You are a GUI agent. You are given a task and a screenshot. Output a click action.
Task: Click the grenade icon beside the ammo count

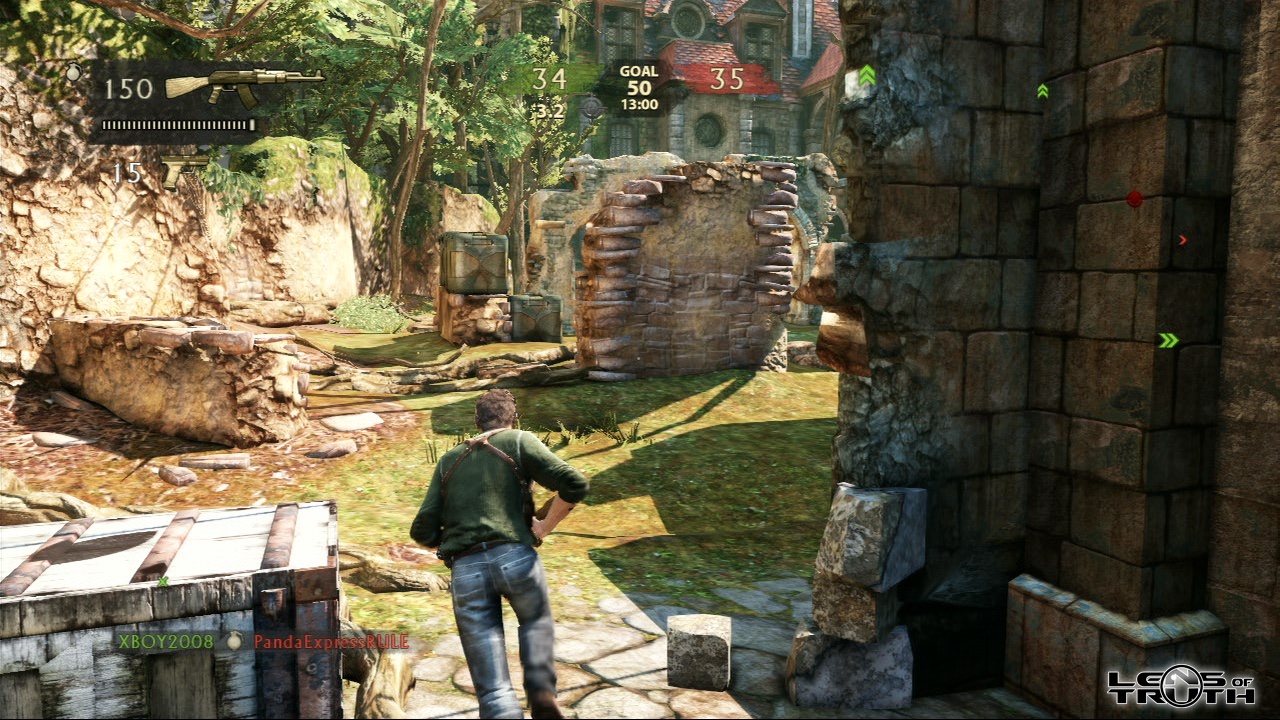[x=73, y=72]
